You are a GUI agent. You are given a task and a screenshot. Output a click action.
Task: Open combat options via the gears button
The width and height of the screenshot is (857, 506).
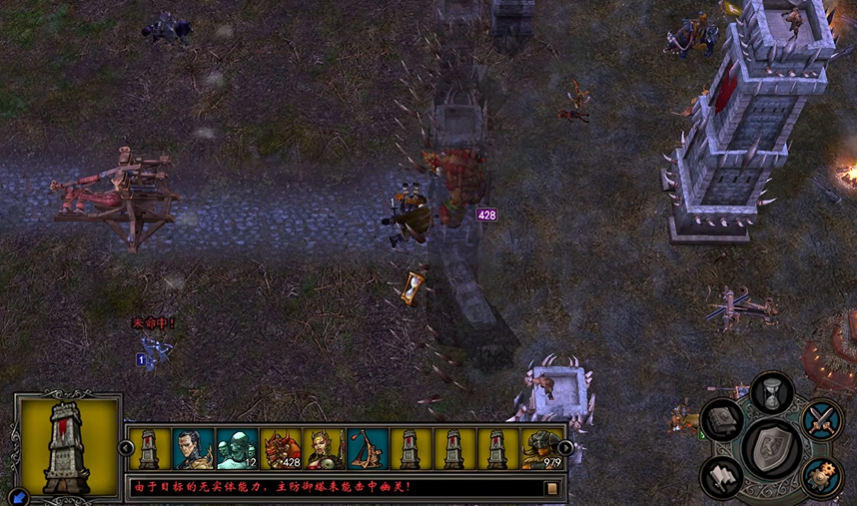(x=821, y=477)
